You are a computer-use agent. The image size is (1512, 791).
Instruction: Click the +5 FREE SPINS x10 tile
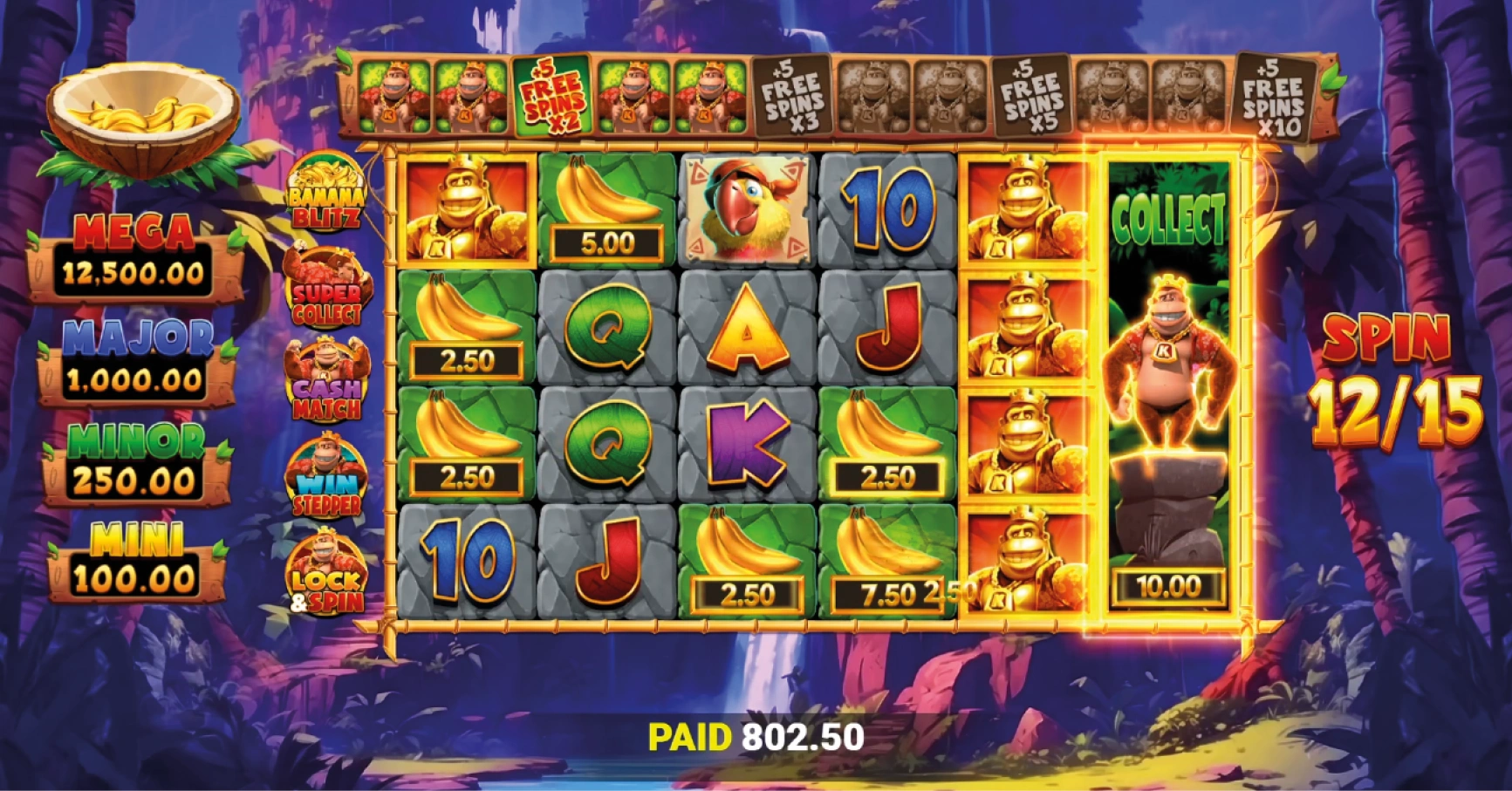1278,96
